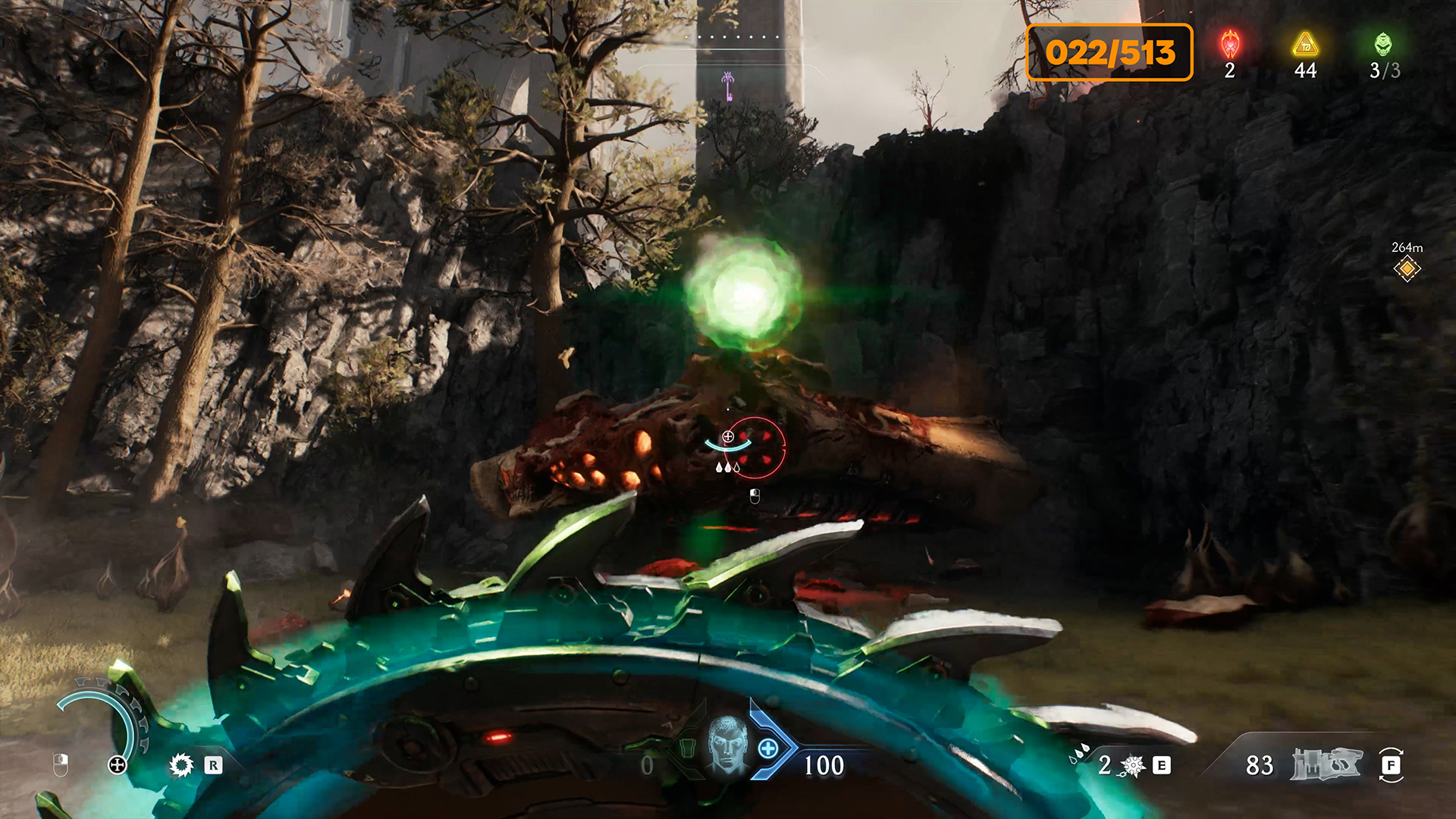Click the blue health cross icon
The width and height of the screenshot is (1456, 819).
click(768, 749)
